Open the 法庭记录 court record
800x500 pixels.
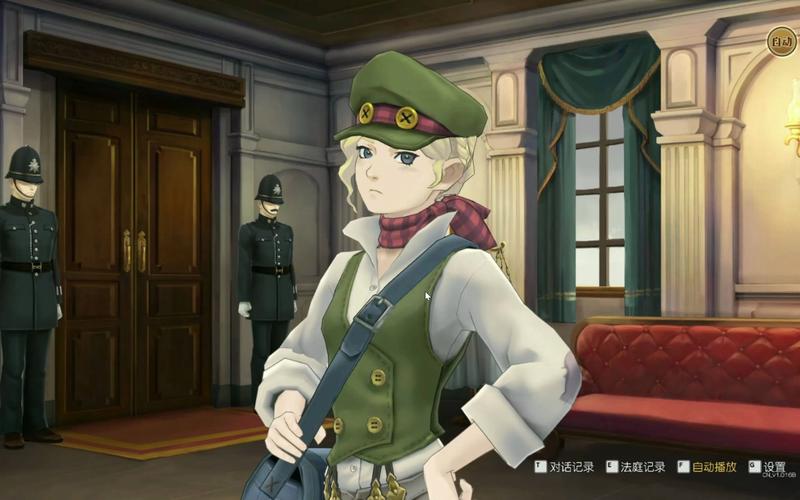tap(636, 466)
